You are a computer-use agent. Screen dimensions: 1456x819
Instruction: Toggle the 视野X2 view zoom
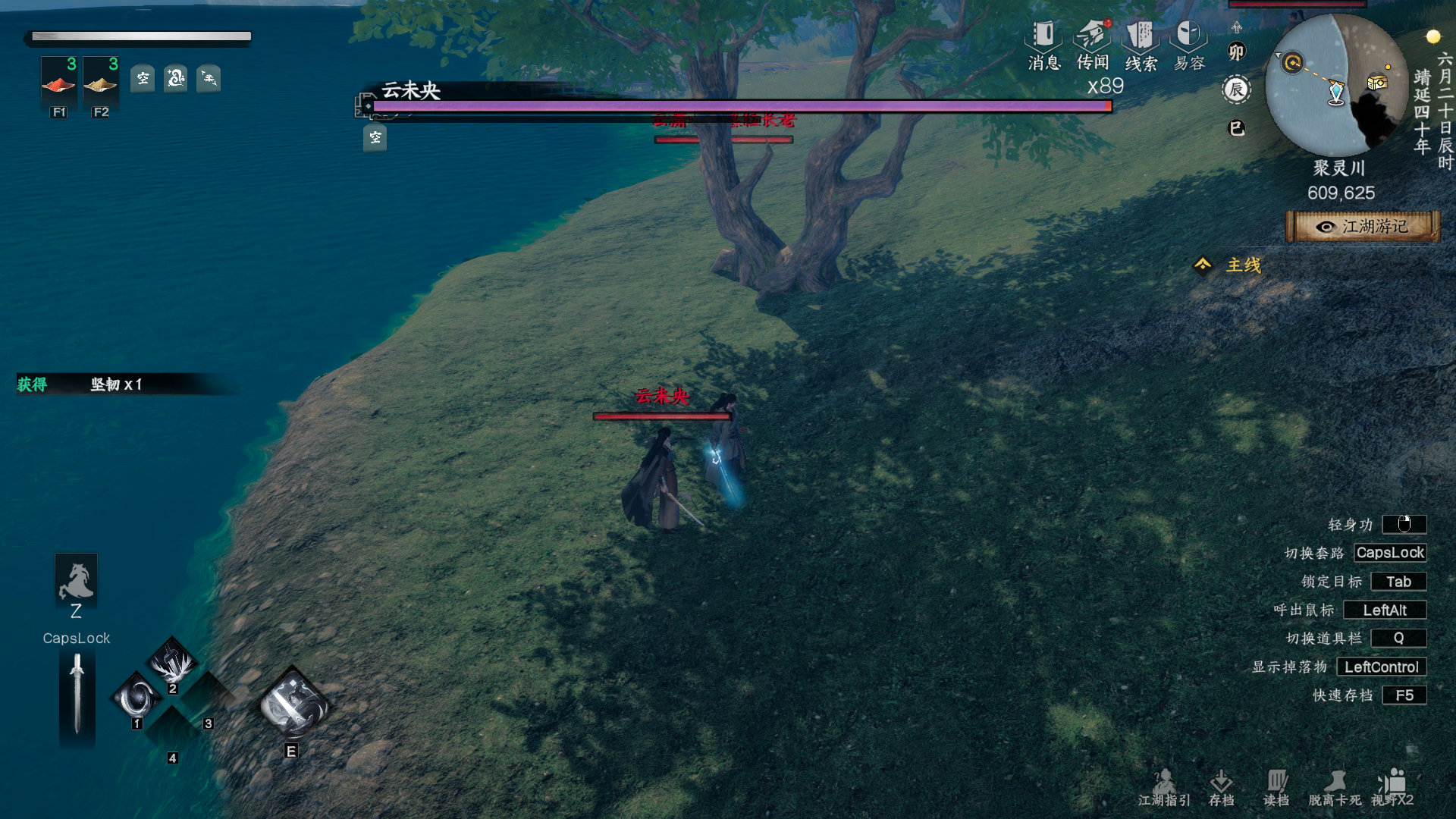(1392, 787)
